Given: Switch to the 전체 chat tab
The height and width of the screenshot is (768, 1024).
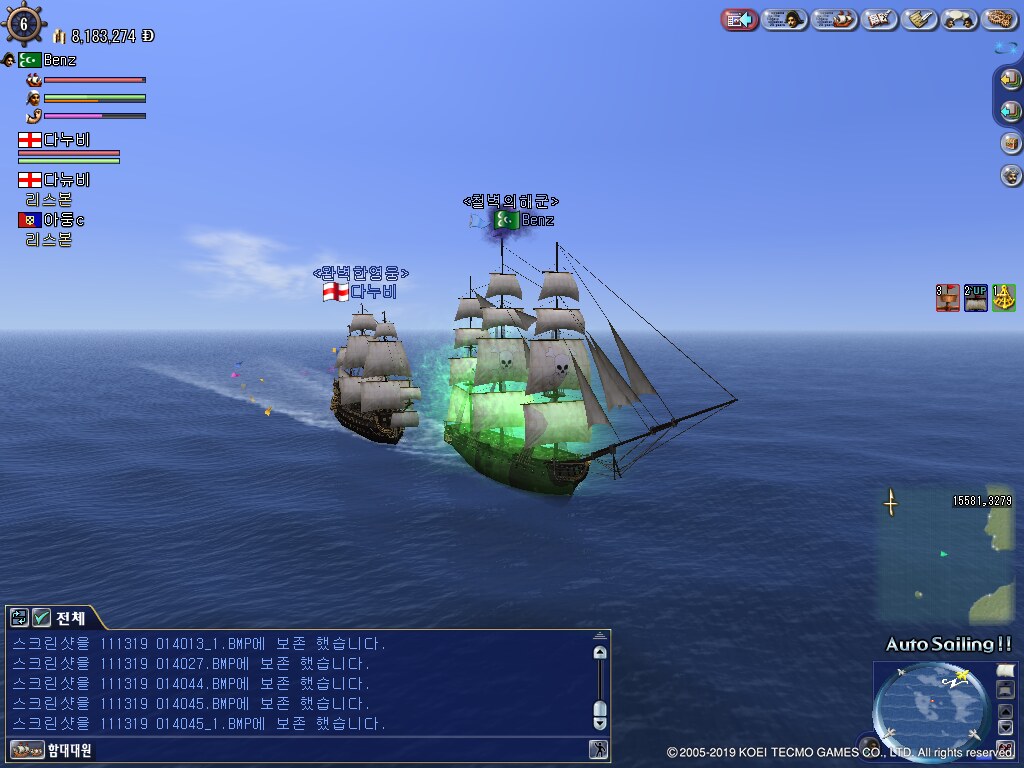Looking at the screenshot, I should [x=69, y=618].
